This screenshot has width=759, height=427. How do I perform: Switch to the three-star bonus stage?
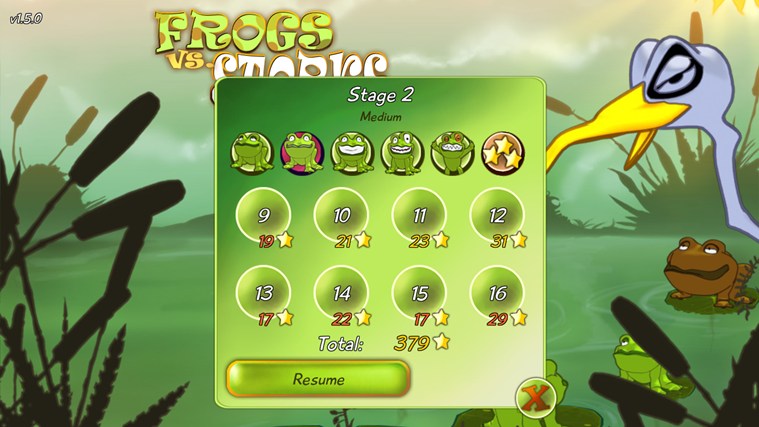(502, 153)
